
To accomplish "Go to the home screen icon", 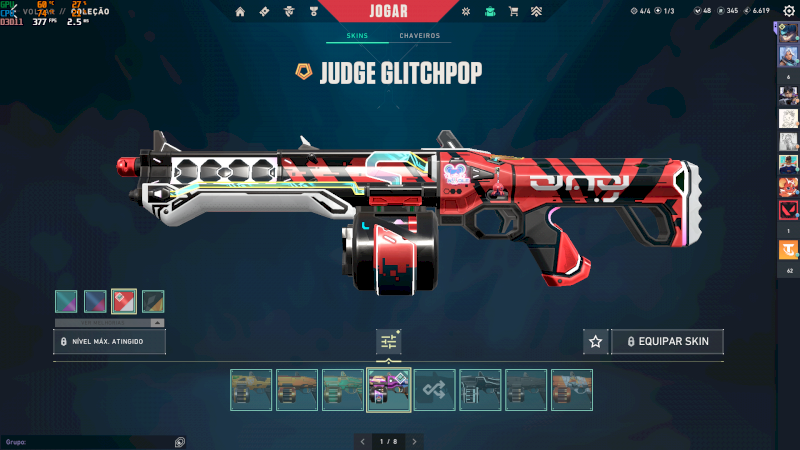I will (240, 11).
